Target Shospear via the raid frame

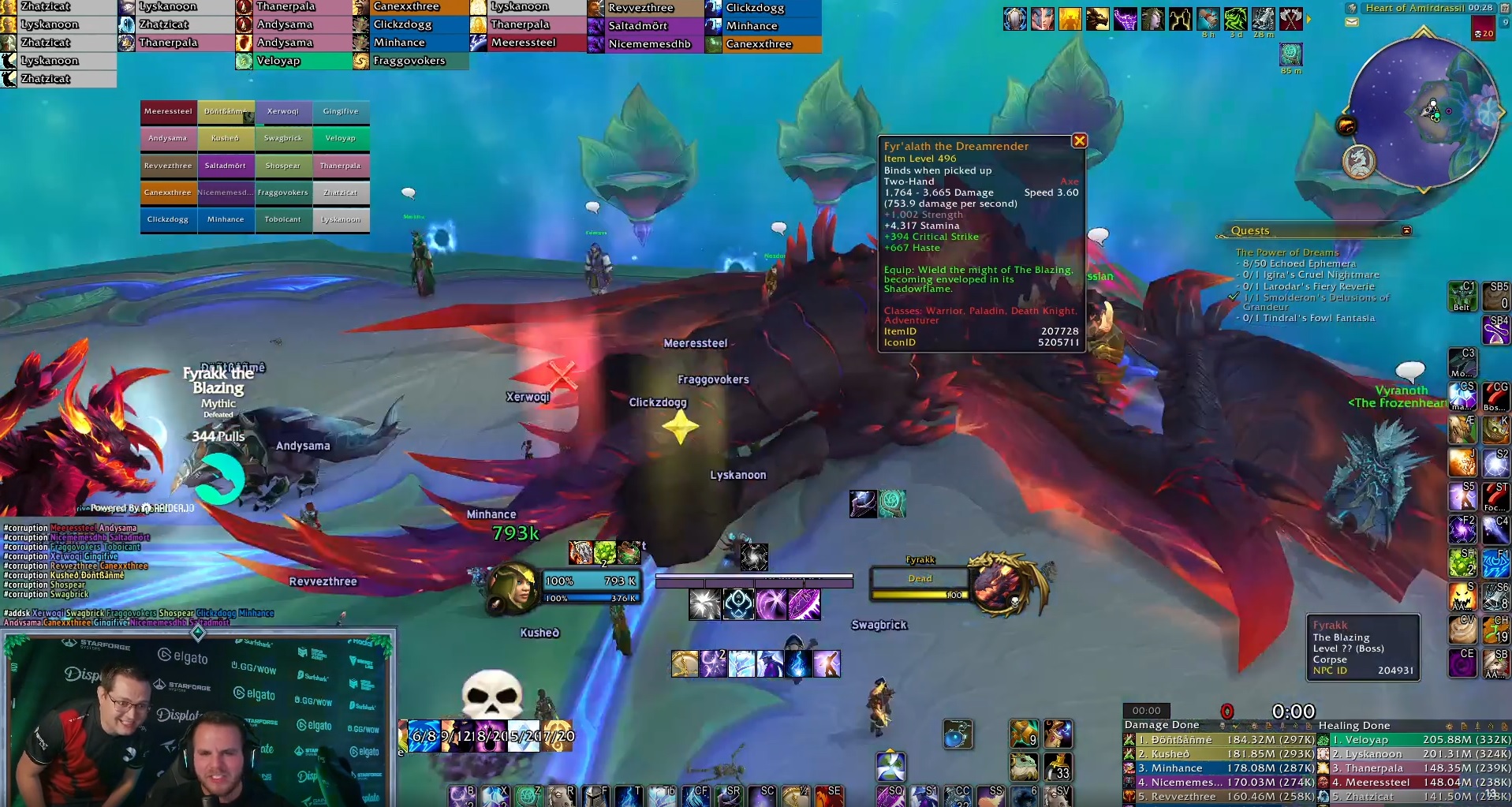click(x=283, y=166)
